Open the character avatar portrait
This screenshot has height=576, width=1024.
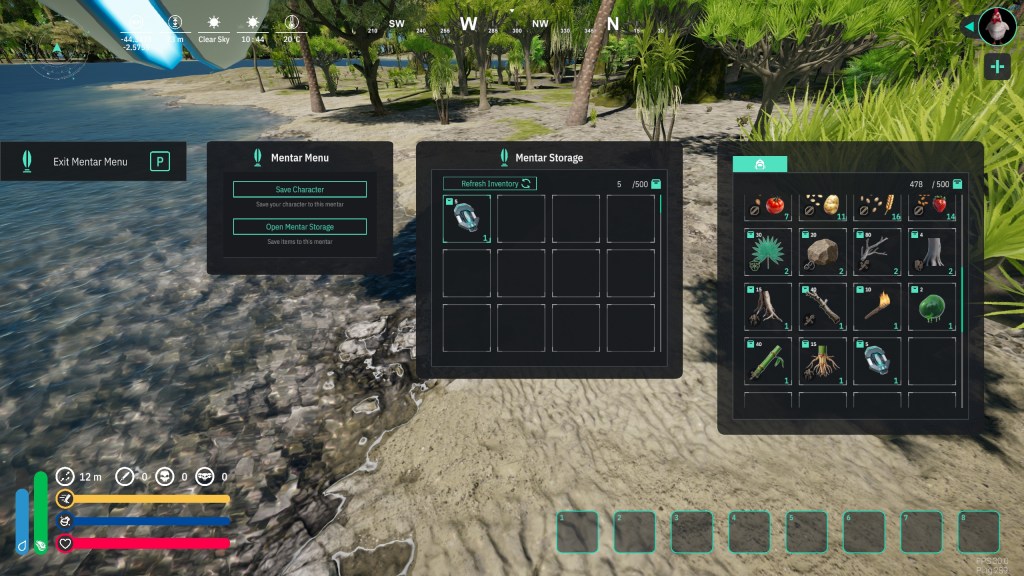click(997, 26)
